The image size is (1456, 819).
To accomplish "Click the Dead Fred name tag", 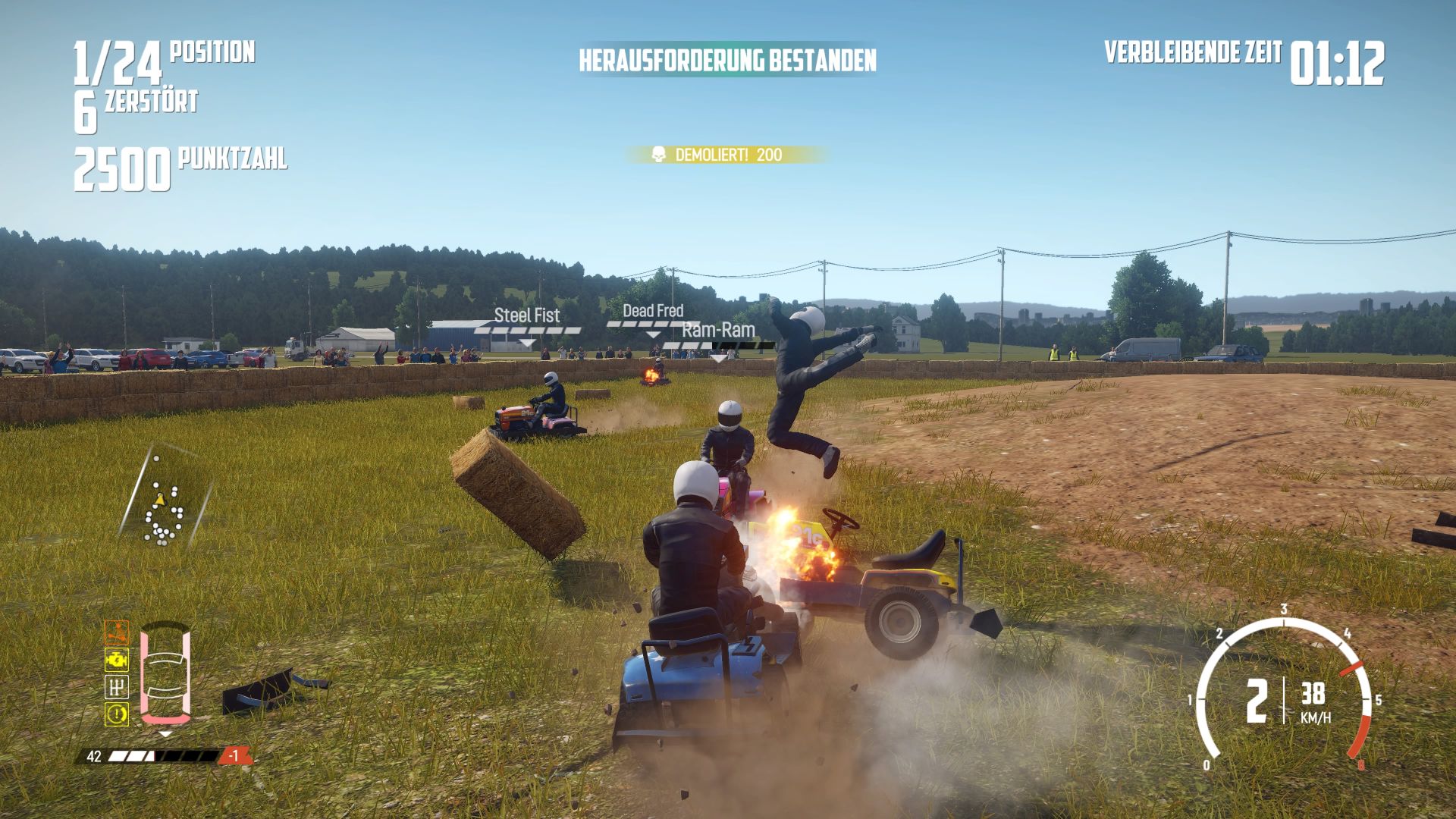I will (x=653, y=311).
